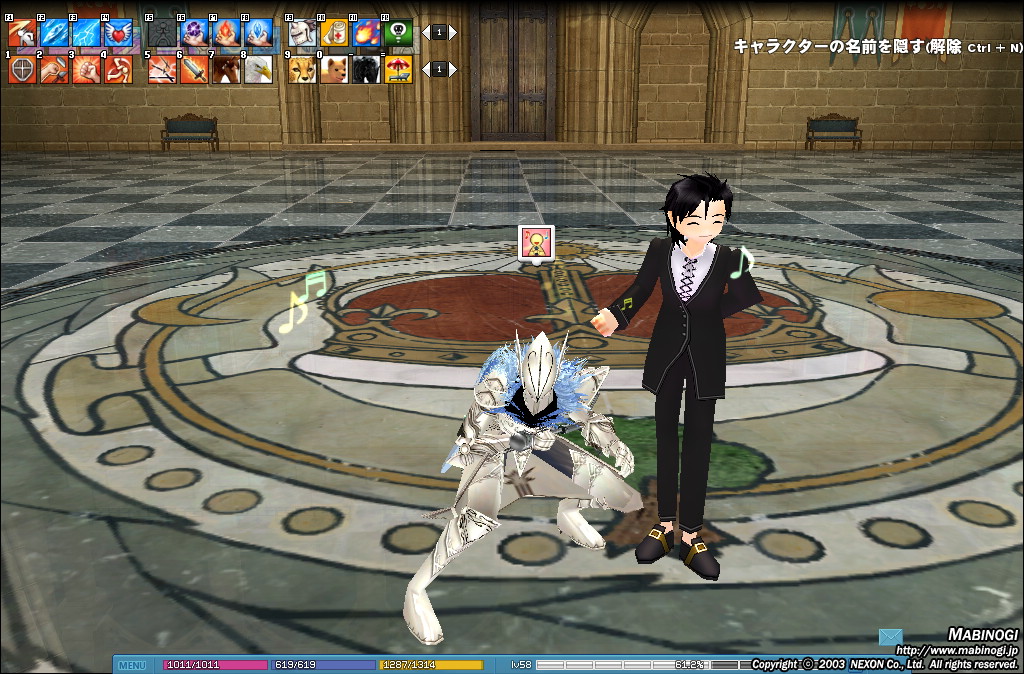Open the MENU button on the bottom bar

point(132,665)
